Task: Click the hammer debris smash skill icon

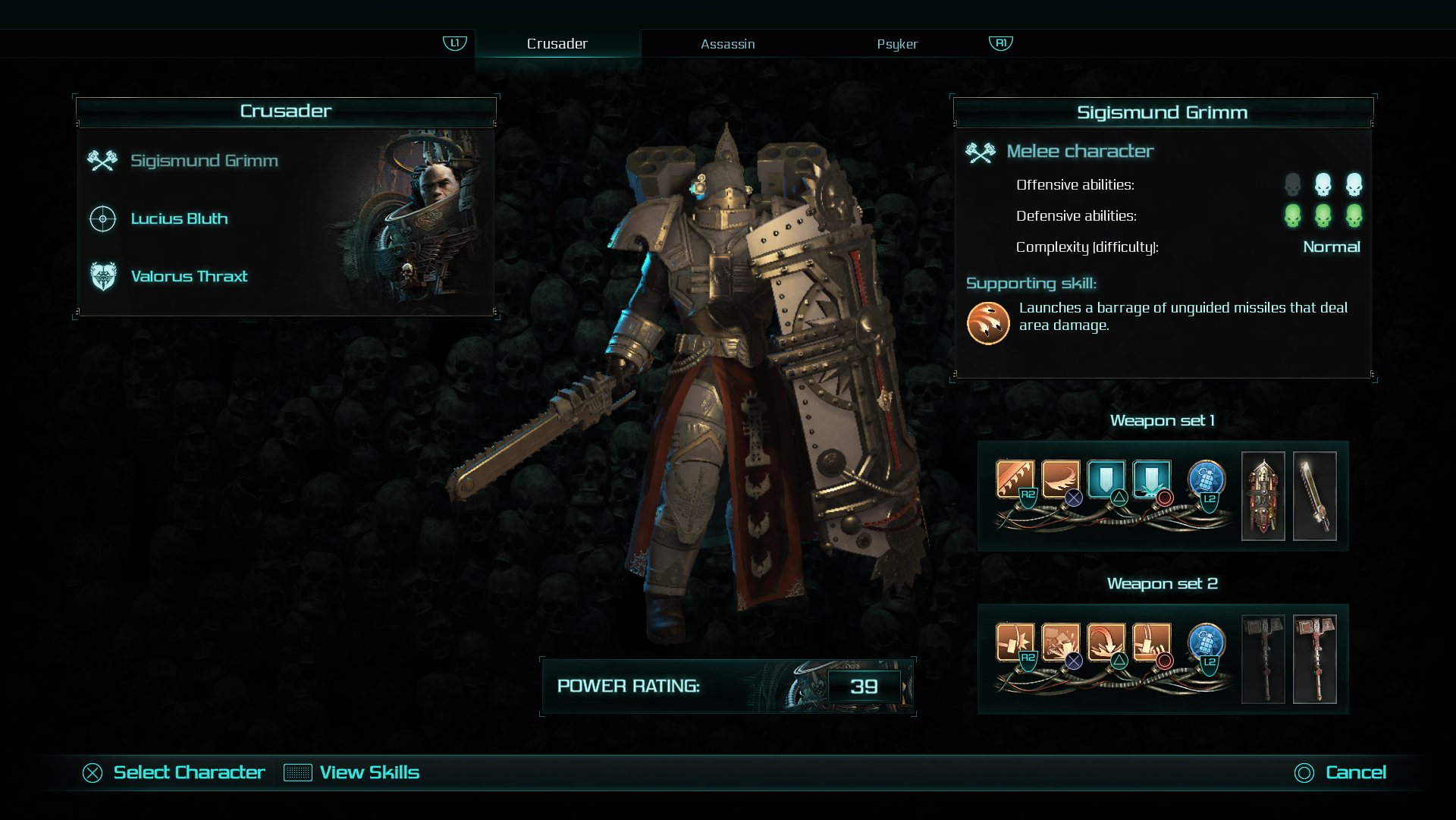Action: point(1060,642)
